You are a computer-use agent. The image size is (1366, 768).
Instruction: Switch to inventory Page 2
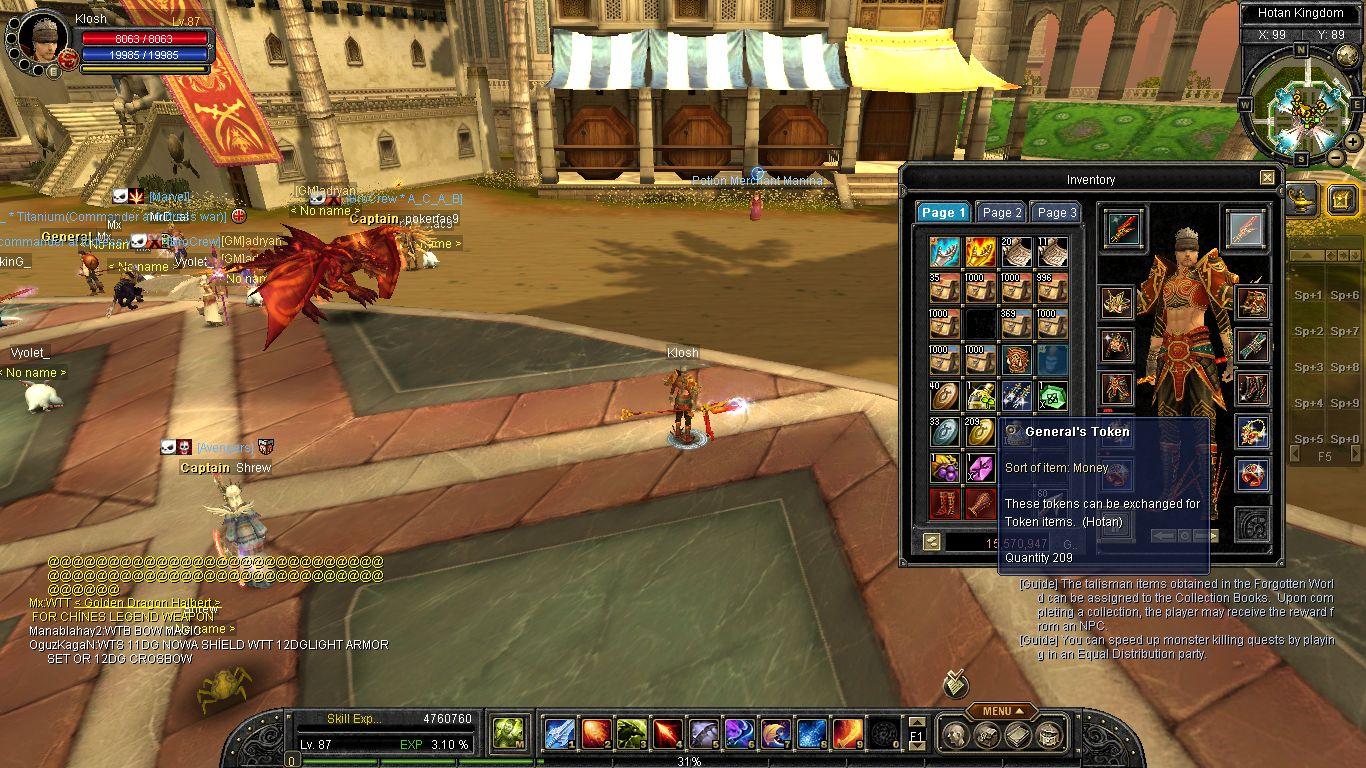[1001, 212]
